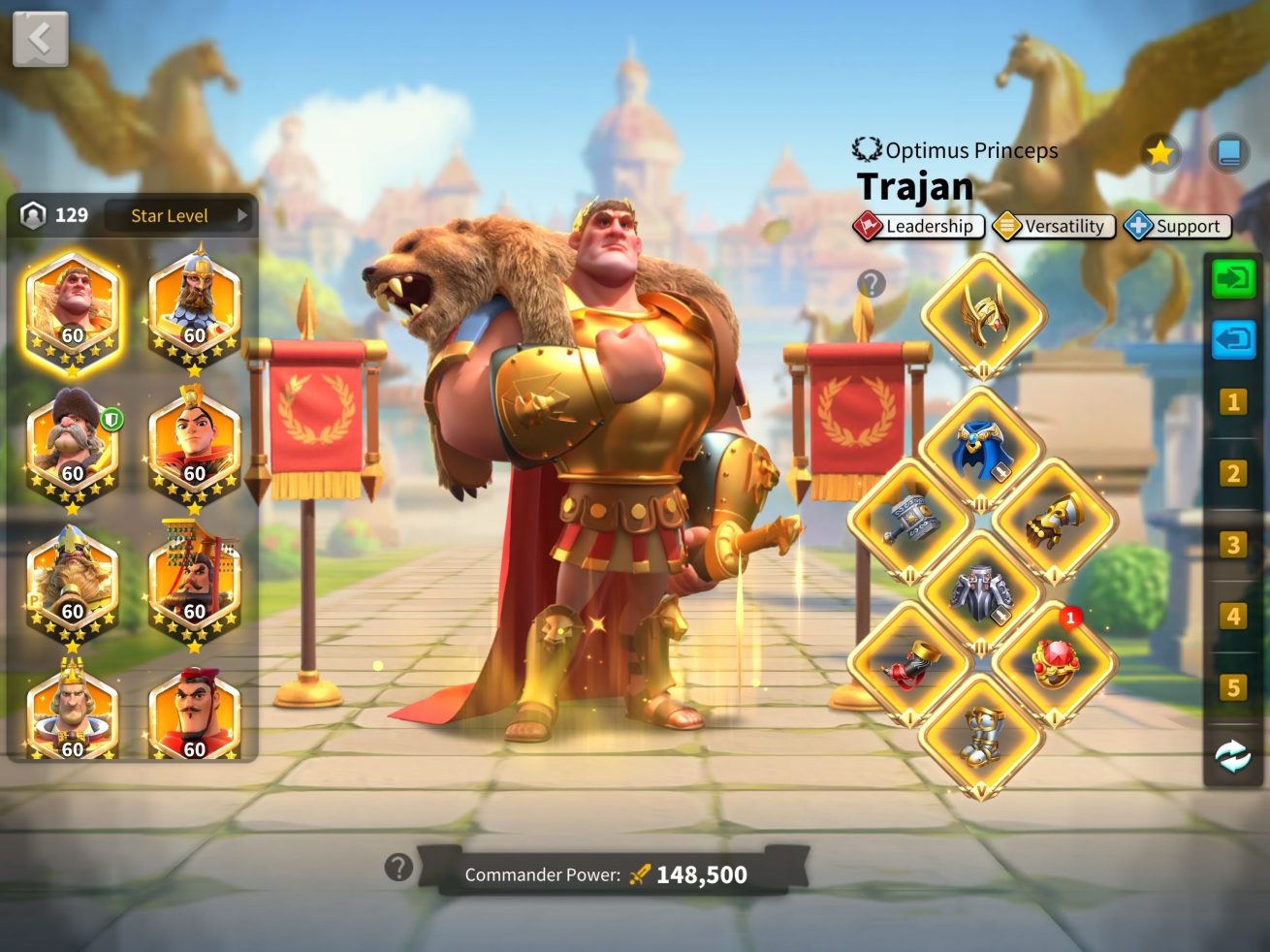The image size is (1270, 952).
Task: Go back using the arrow button
Action: [40, 39]
